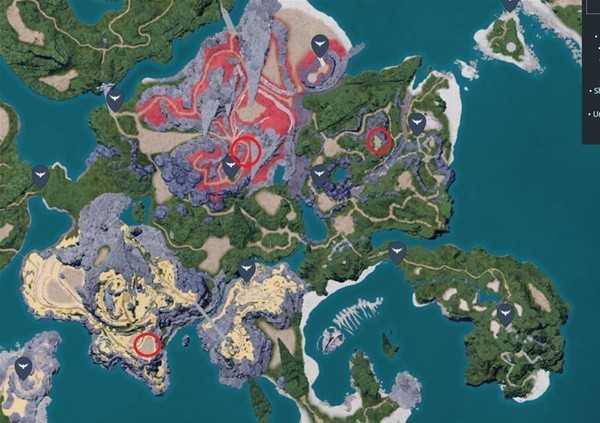Select the fast travel marker near the red-circled forest clearing
Screen dimensions: 600x423
(417, 124)
